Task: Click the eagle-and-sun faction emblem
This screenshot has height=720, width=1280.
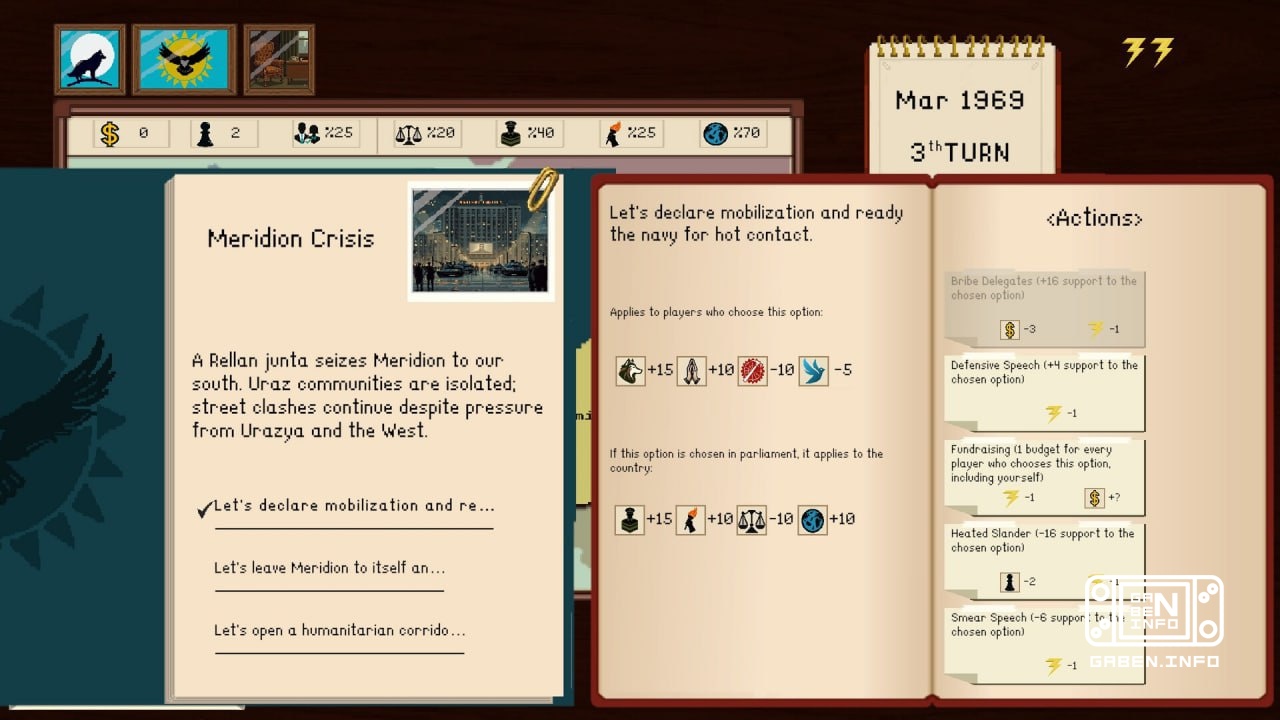Action: (183, 60)
